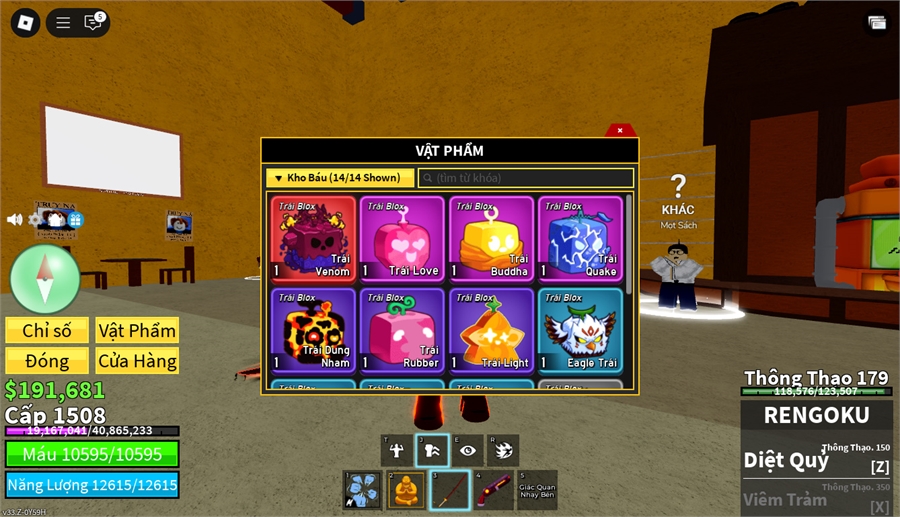
Task: Close the Vật Phẩm inventory window
Action: click(620, 130)
